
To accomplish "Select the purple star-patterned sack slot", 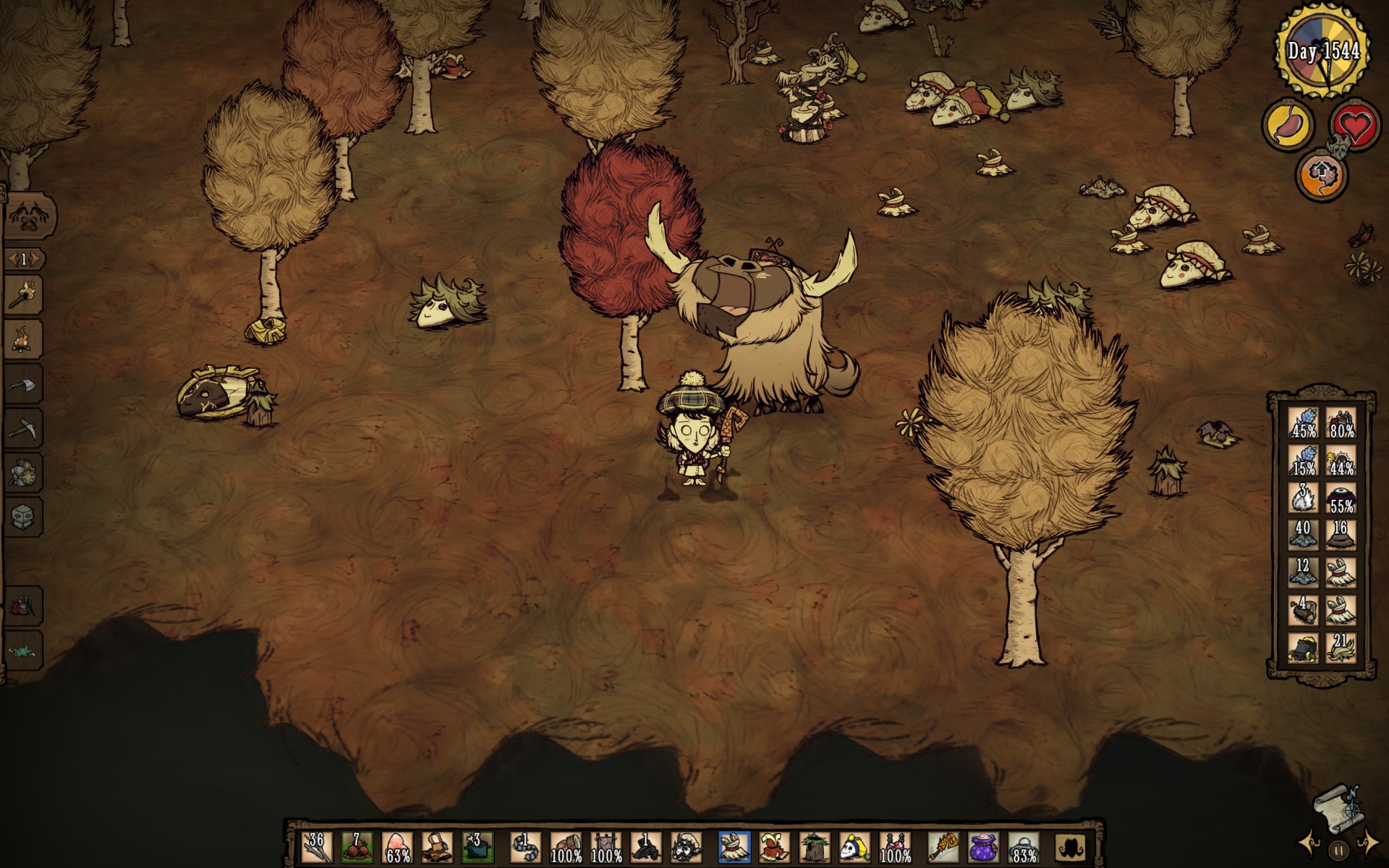I will tap(983, 846).
